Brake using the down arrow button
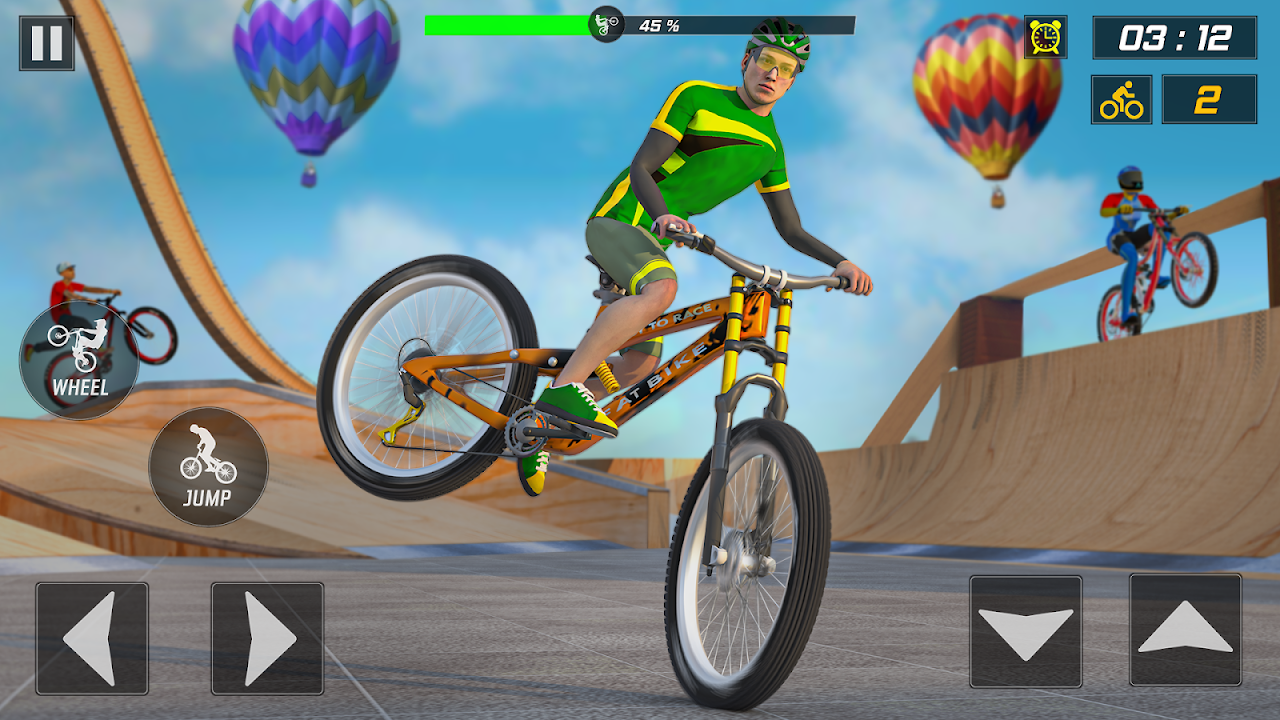Image resolution: width=1280 pixels, height=720 pixels. (x=1025, y=631)
